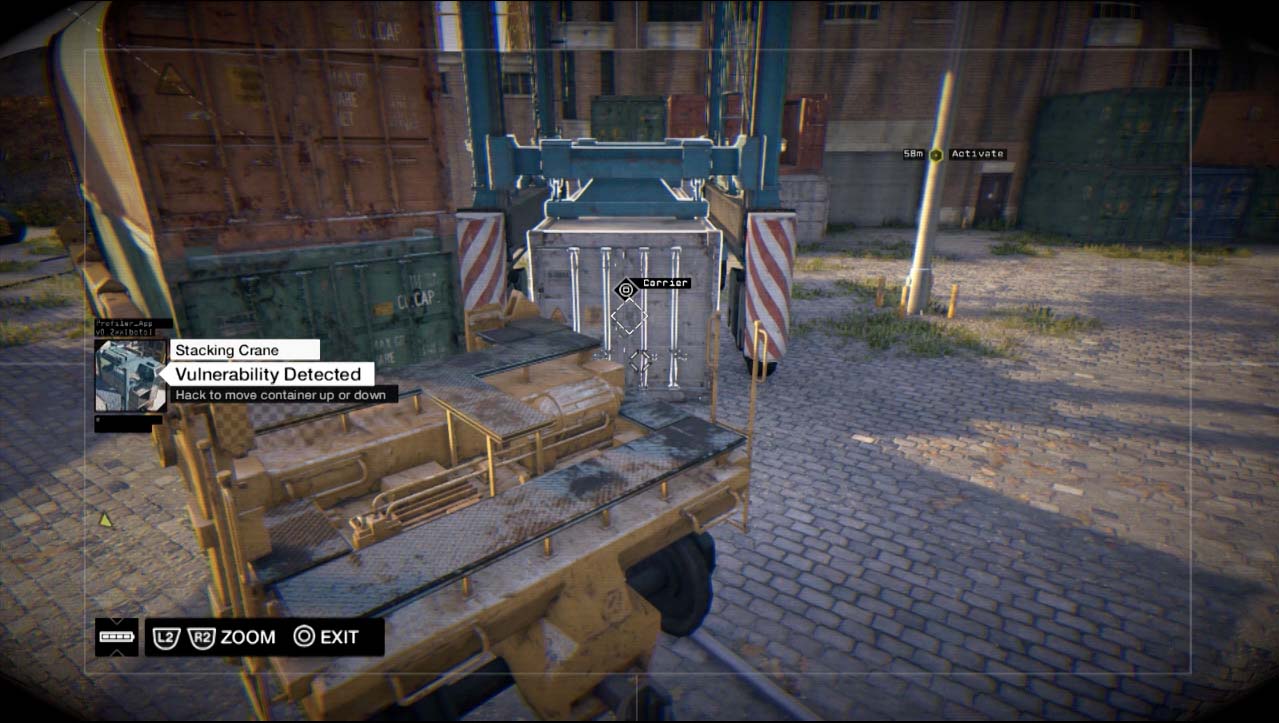Click the Carrier hack target marker
The height and width of the screenshot is (723, 1279).
pos(626,289)
